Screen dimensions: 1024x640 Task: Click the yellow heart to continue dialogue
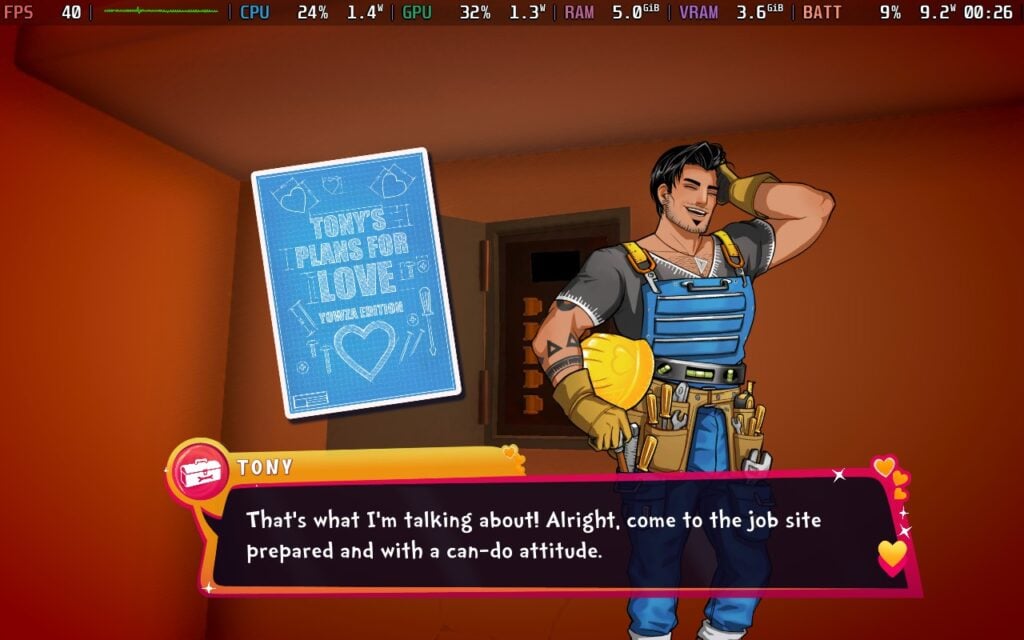click(892, 553)
